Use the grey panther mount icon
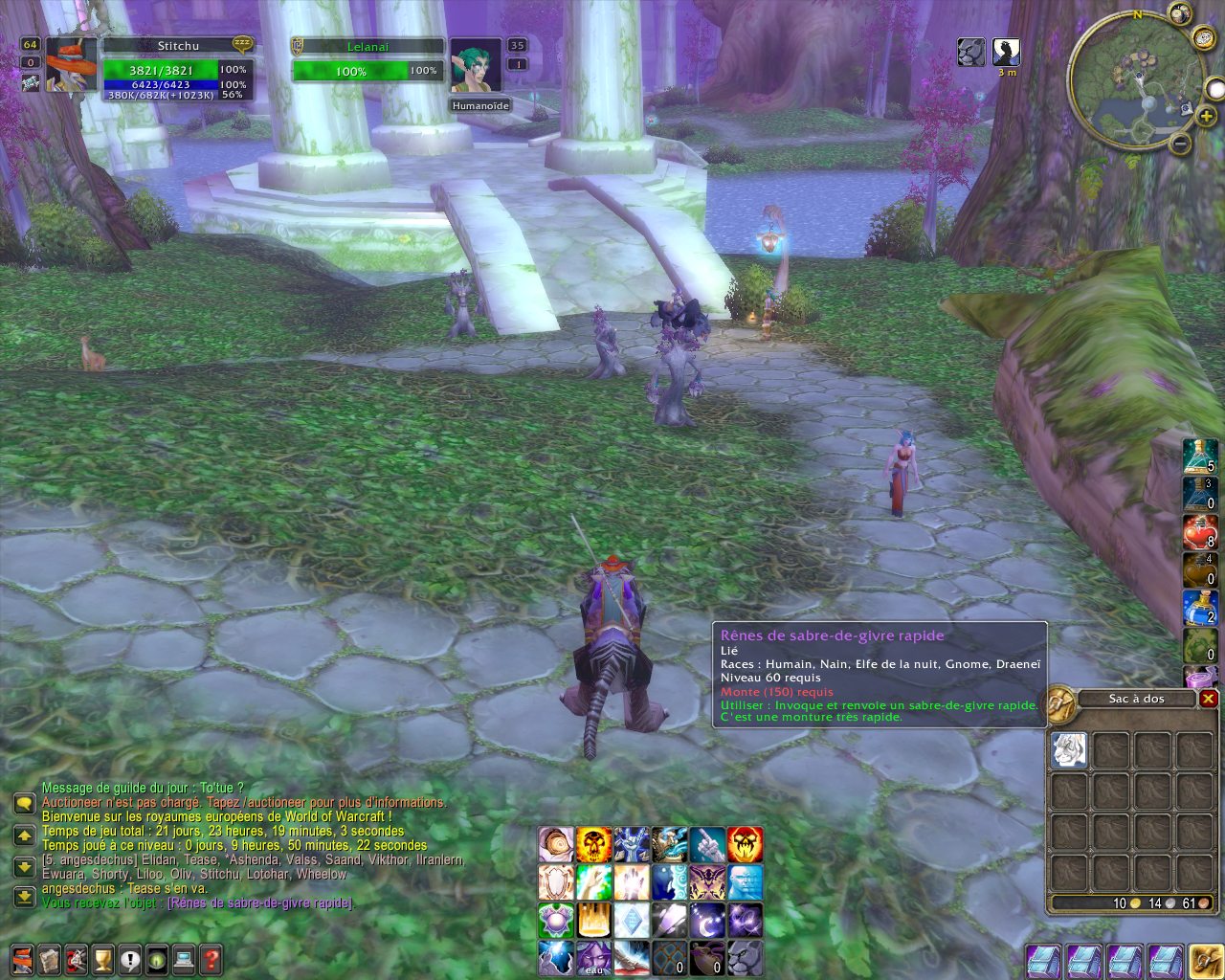 [x=745, y=957]
